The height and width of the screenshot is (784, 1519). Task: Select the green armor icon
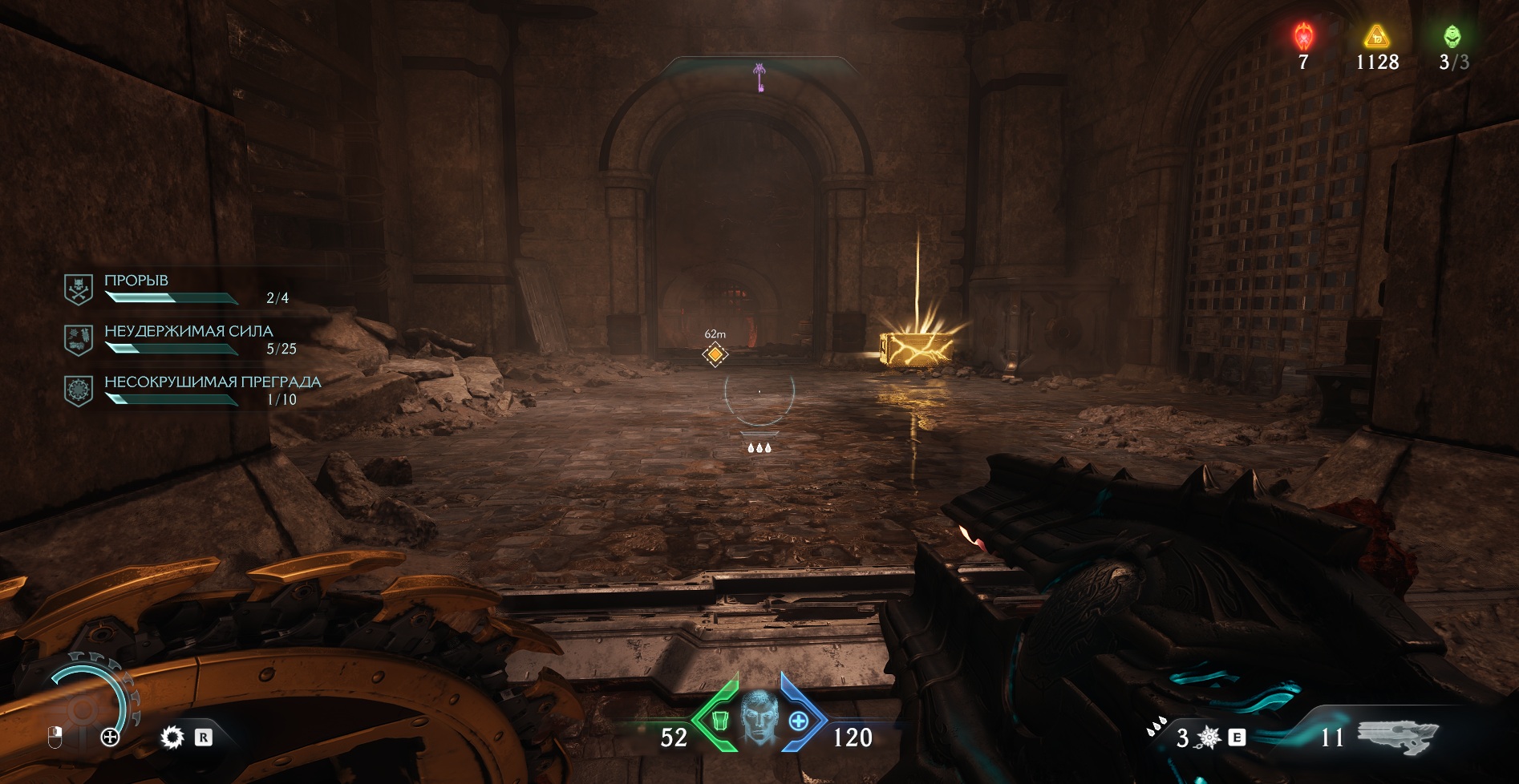coord(719,721)
